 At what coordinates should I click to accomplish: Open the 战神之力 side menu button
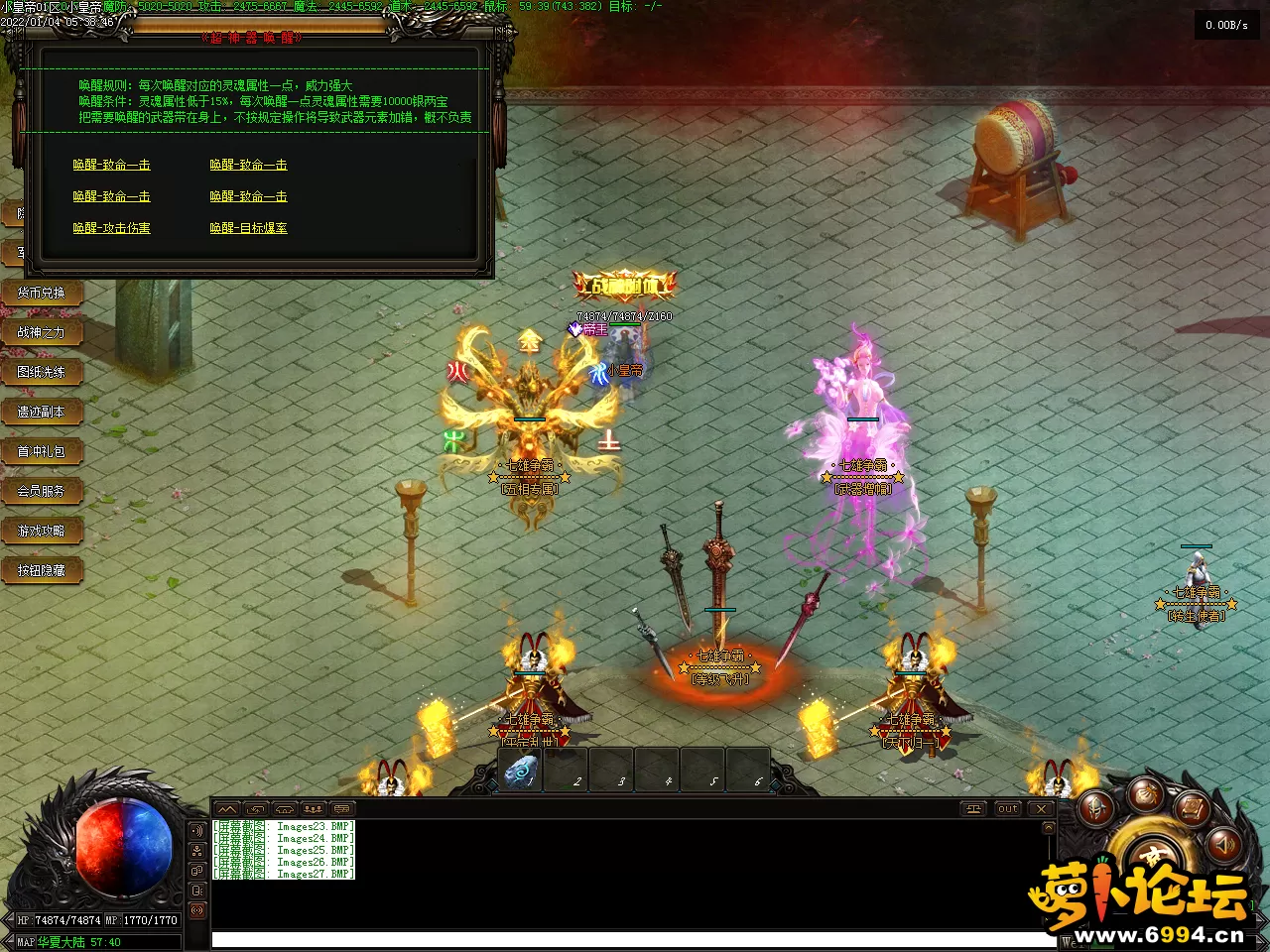click(x=41, y=332)
